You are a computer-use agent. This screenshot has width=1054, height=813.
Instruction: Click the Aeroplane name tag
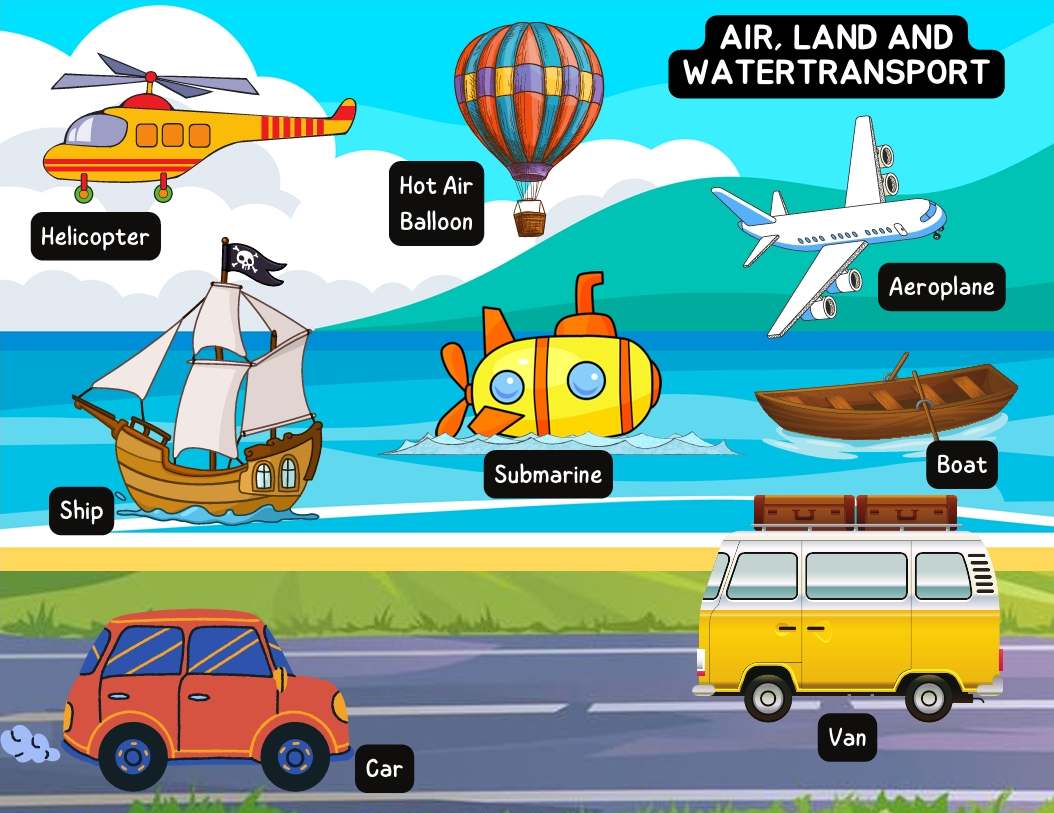942,287
